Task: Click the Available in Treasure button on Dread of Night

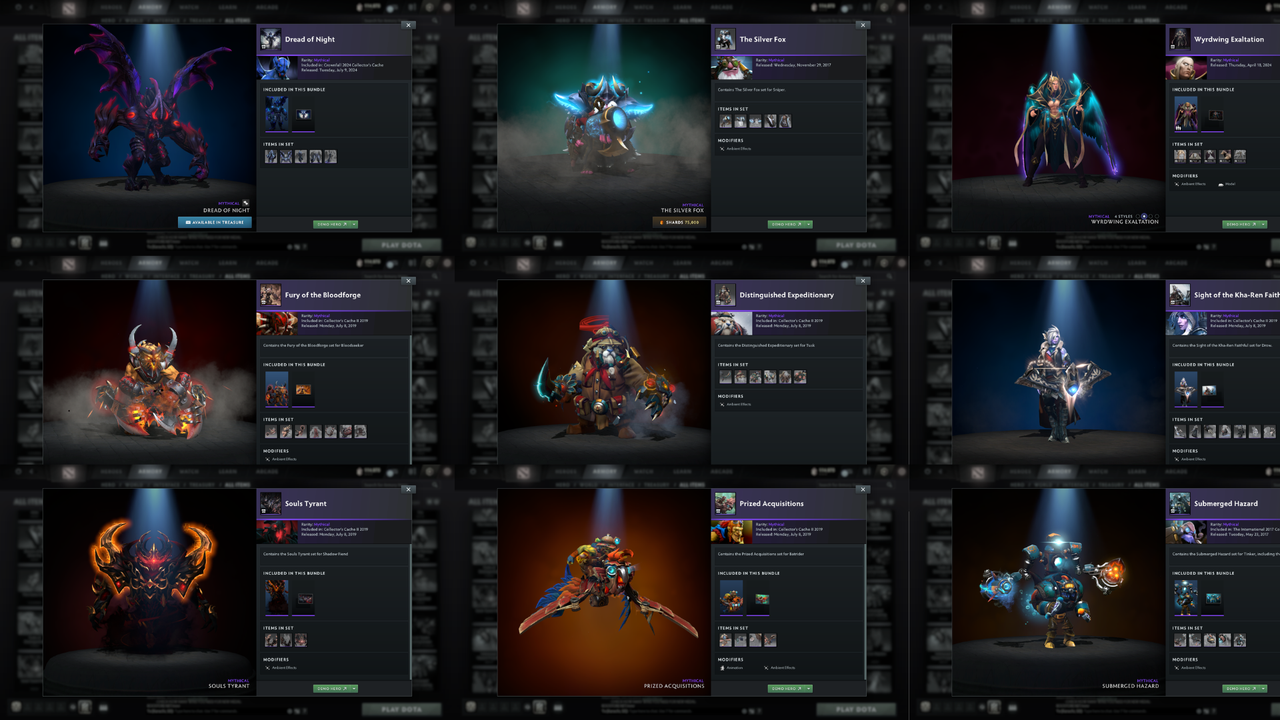Action: (x=213, y=223)
